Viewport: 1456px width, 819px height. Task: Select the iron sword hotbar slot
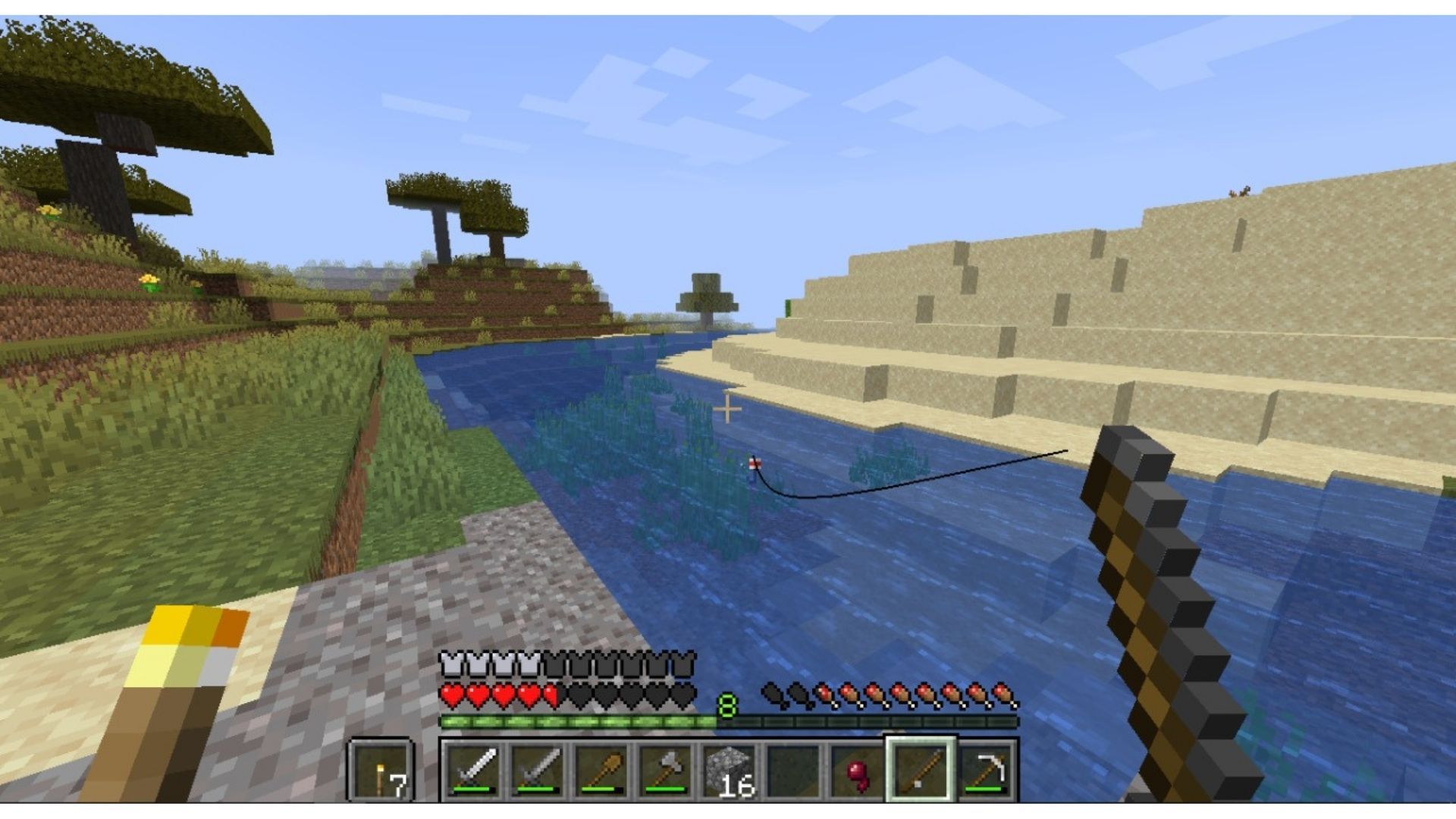[x=474, y=770]
